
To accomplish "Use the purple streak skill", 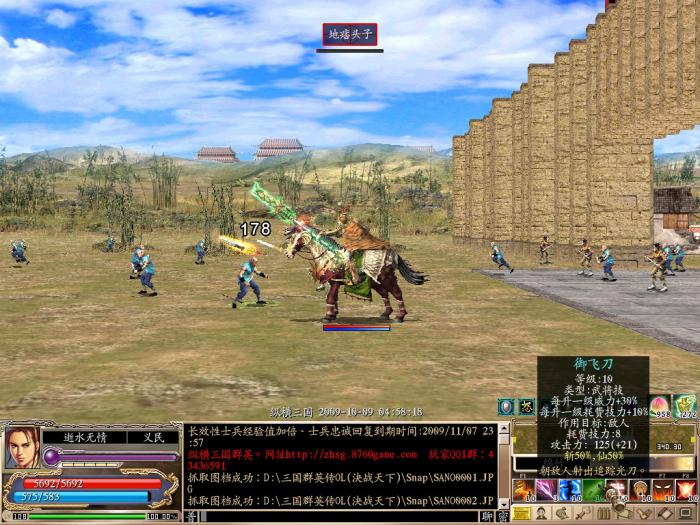I will (x=548, y=489).
